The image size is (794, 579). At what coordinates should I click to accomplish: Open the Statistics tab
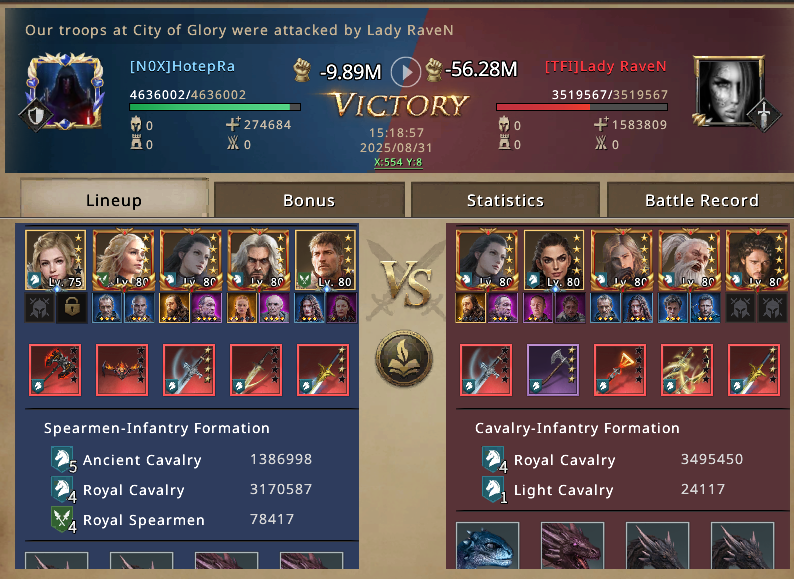(x=505, y=200)
